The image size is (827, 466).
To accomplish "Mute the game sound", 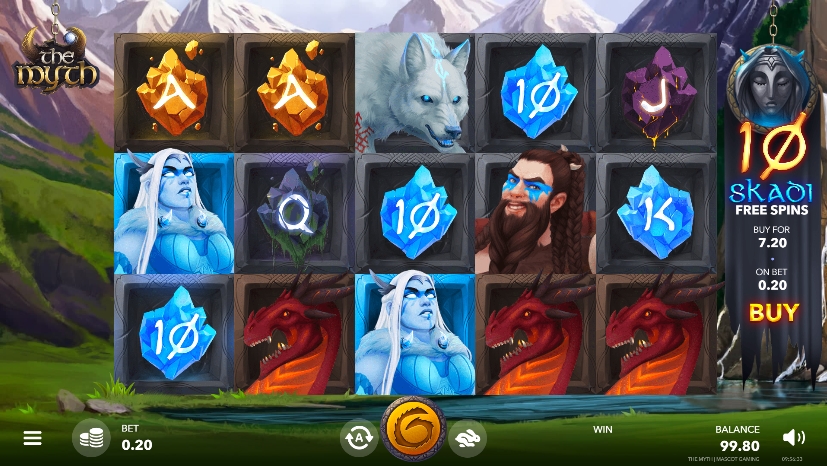I will [794, 437].
